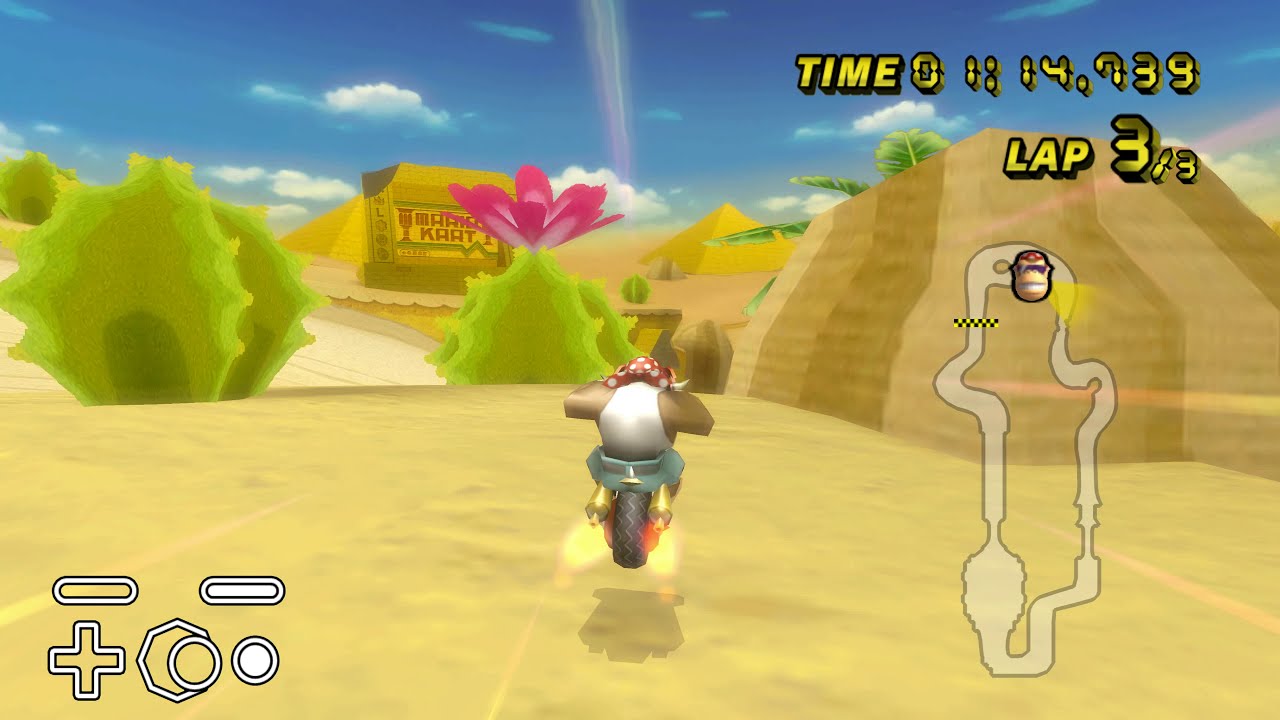1280x720 pixels.
Task: Select the Funky Kong marker on the minimap
Action: click(1030, 276)
